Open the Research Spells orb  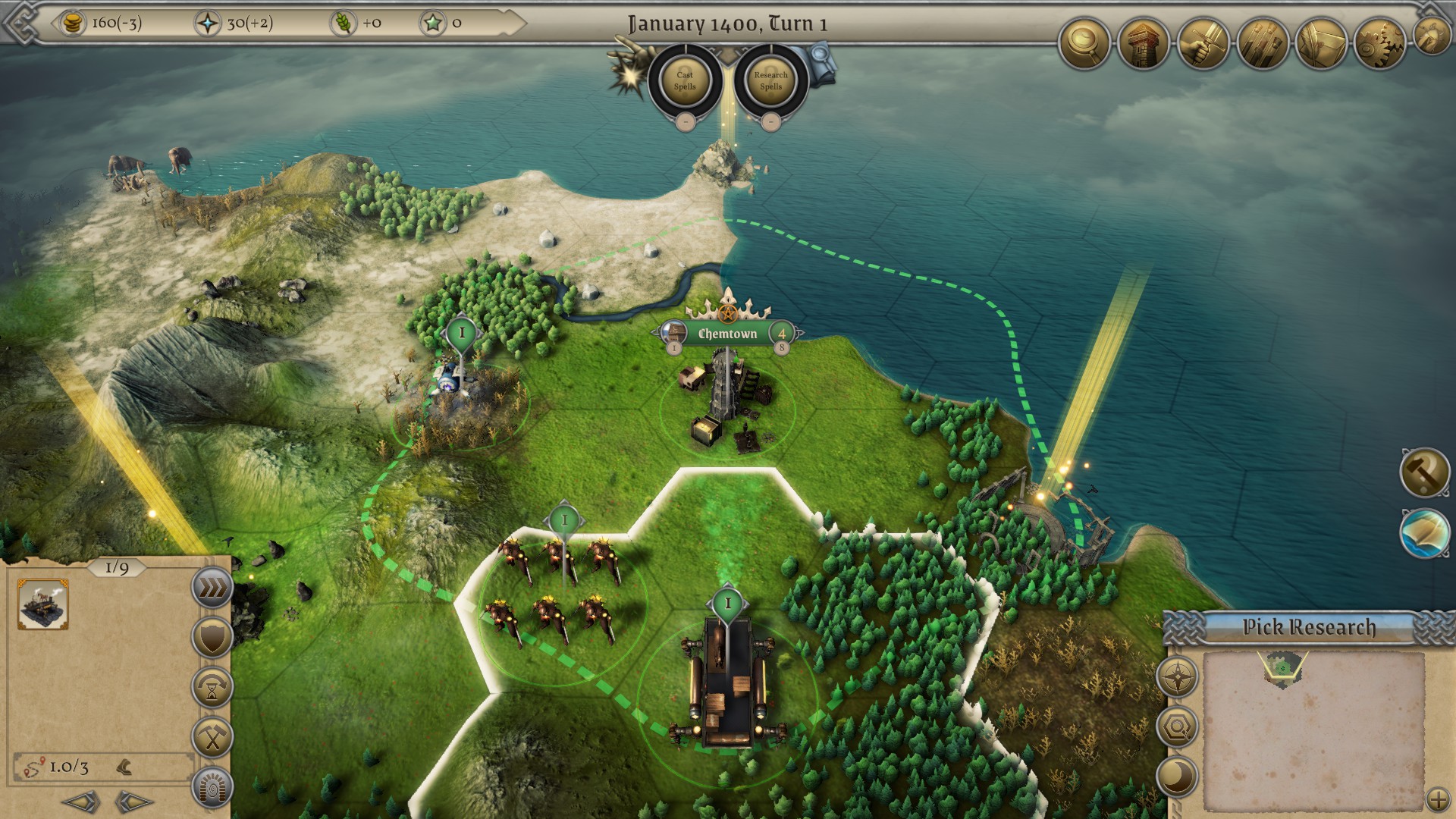(x=770, y=80)
